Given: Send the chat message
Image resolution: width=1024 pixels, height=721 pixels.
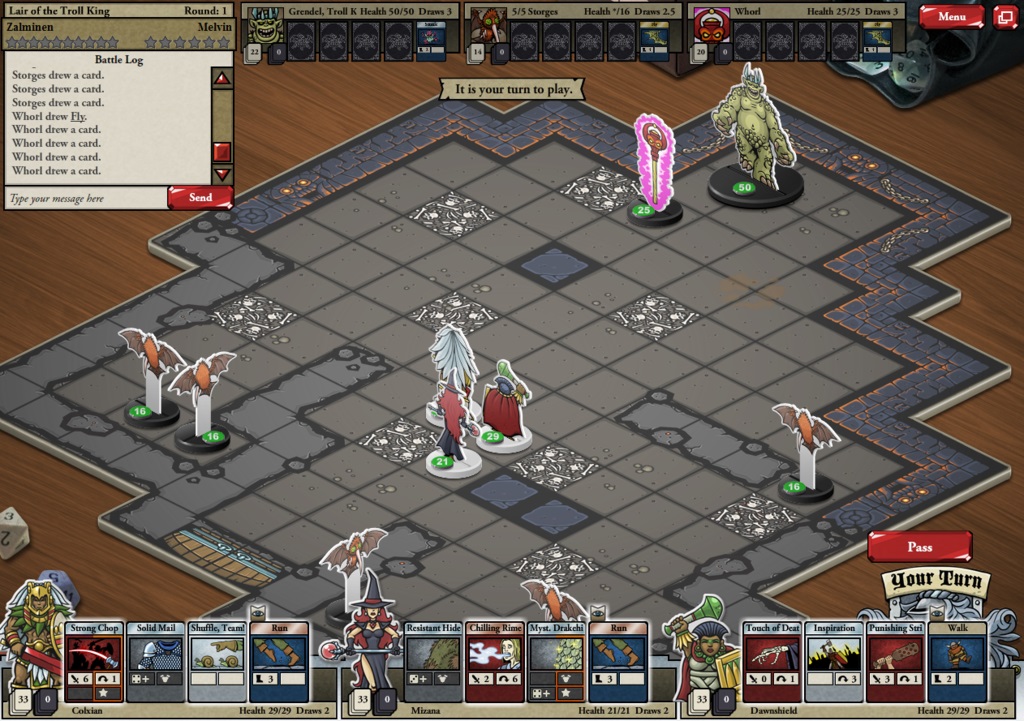Looking at the screenshot, I should [200, 197].
